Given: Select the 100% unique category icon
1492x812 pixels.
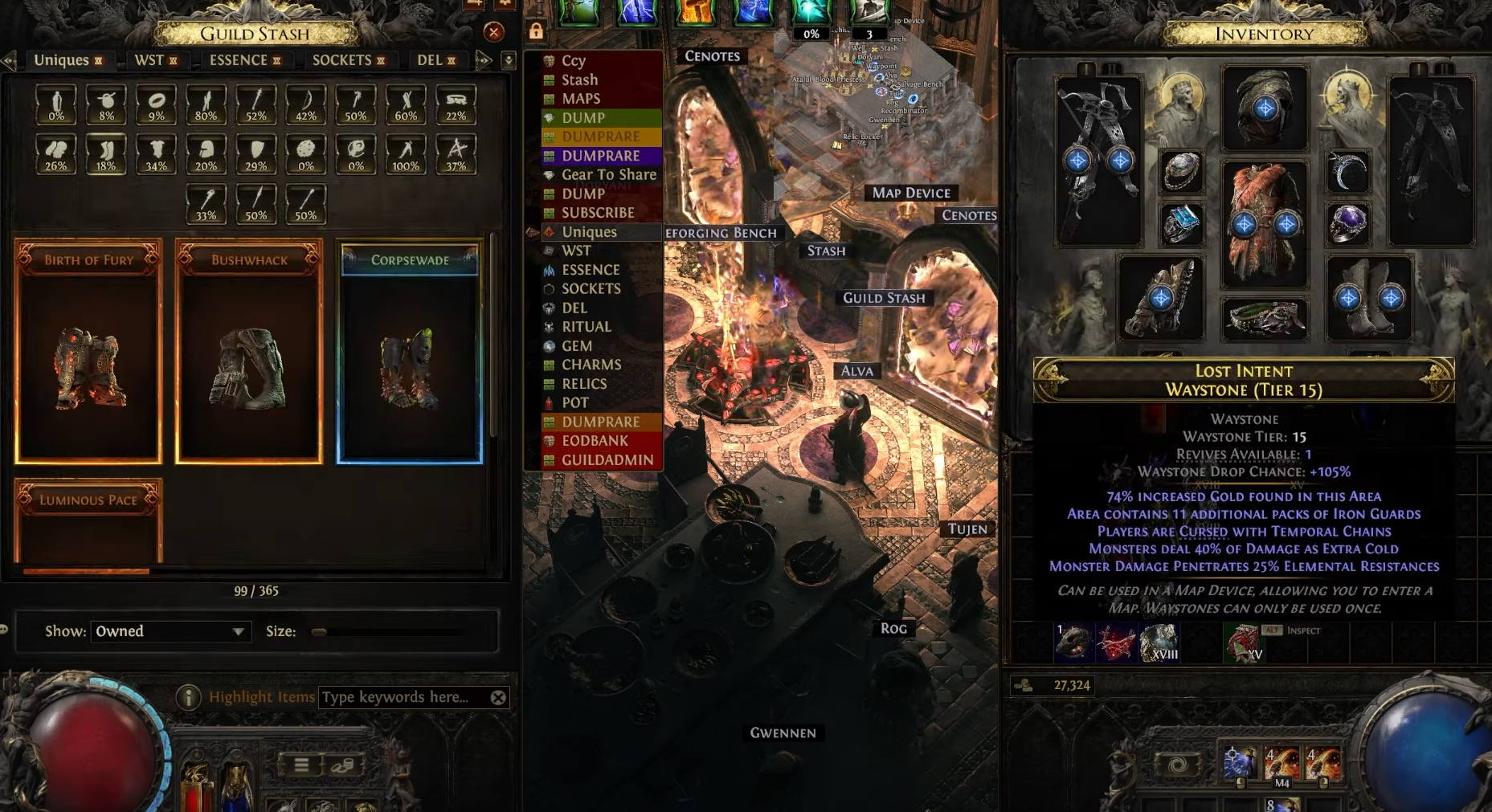Looking at the screenshot, I should (406, 153).
